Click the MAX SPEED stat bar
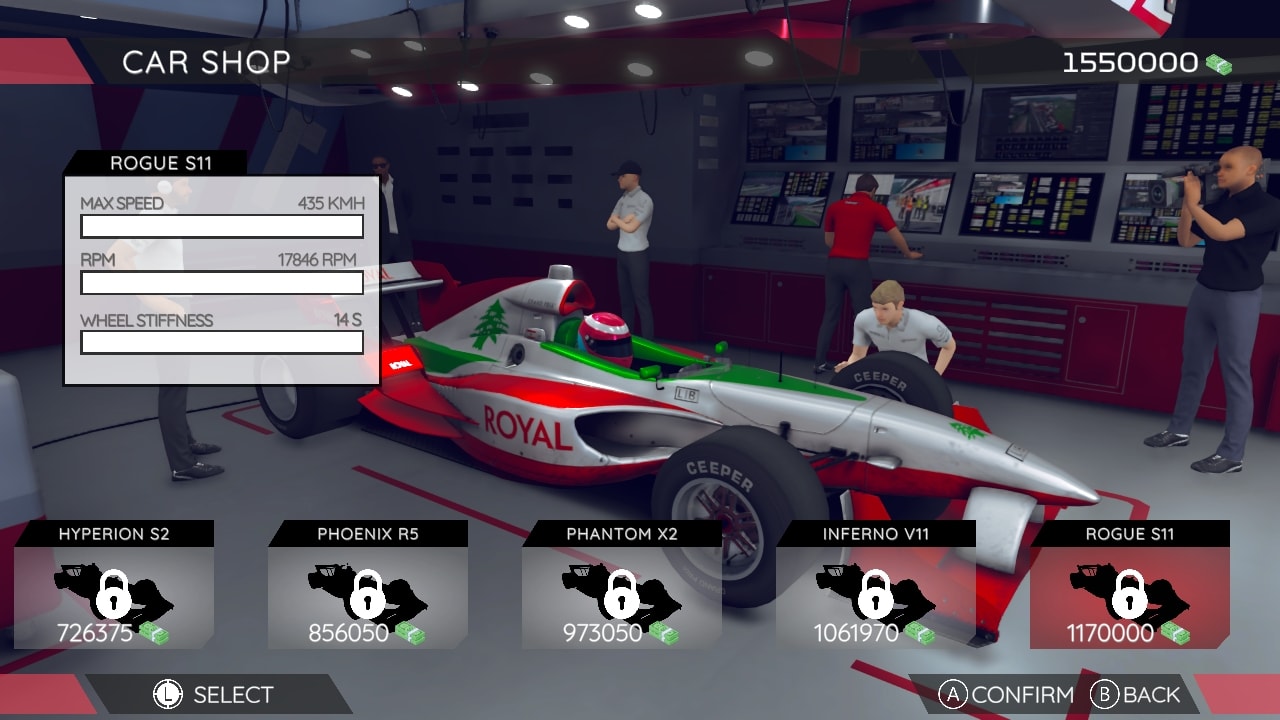The width and height of the screenshot is (1280, 720). tap(222, 227)
